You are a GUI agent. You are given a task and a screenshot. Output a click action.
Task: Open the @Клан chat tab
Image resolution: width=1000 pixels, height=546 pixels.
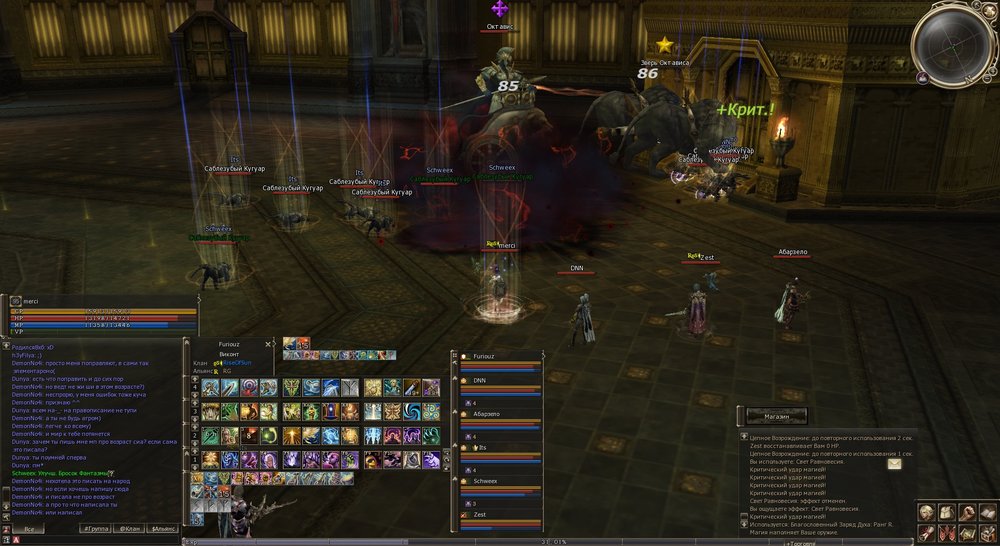(x=129, y=528)
